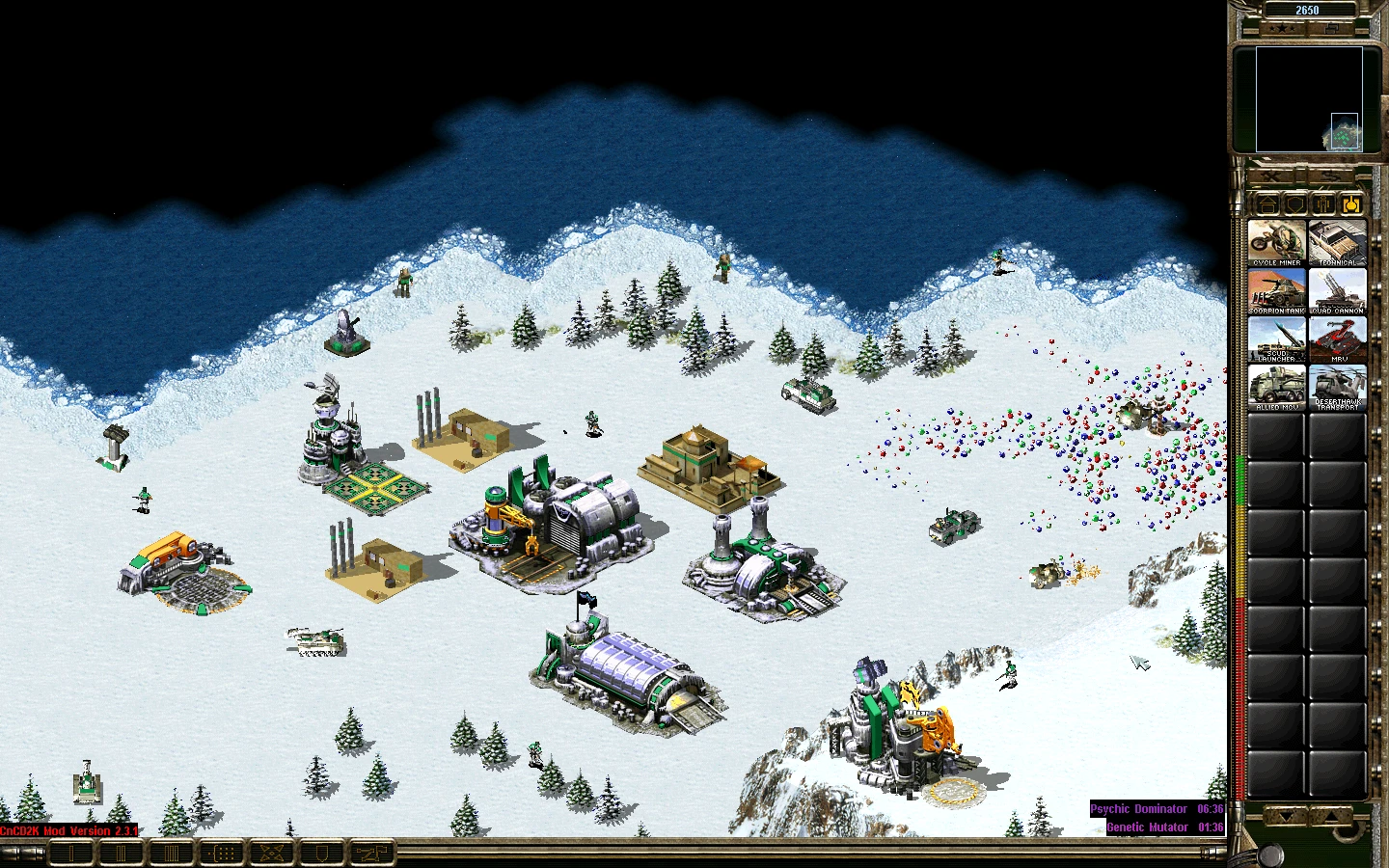Screen dimensions: 1389x868
Task: Activate the repair wrench button
Action: coord(1273,176)
